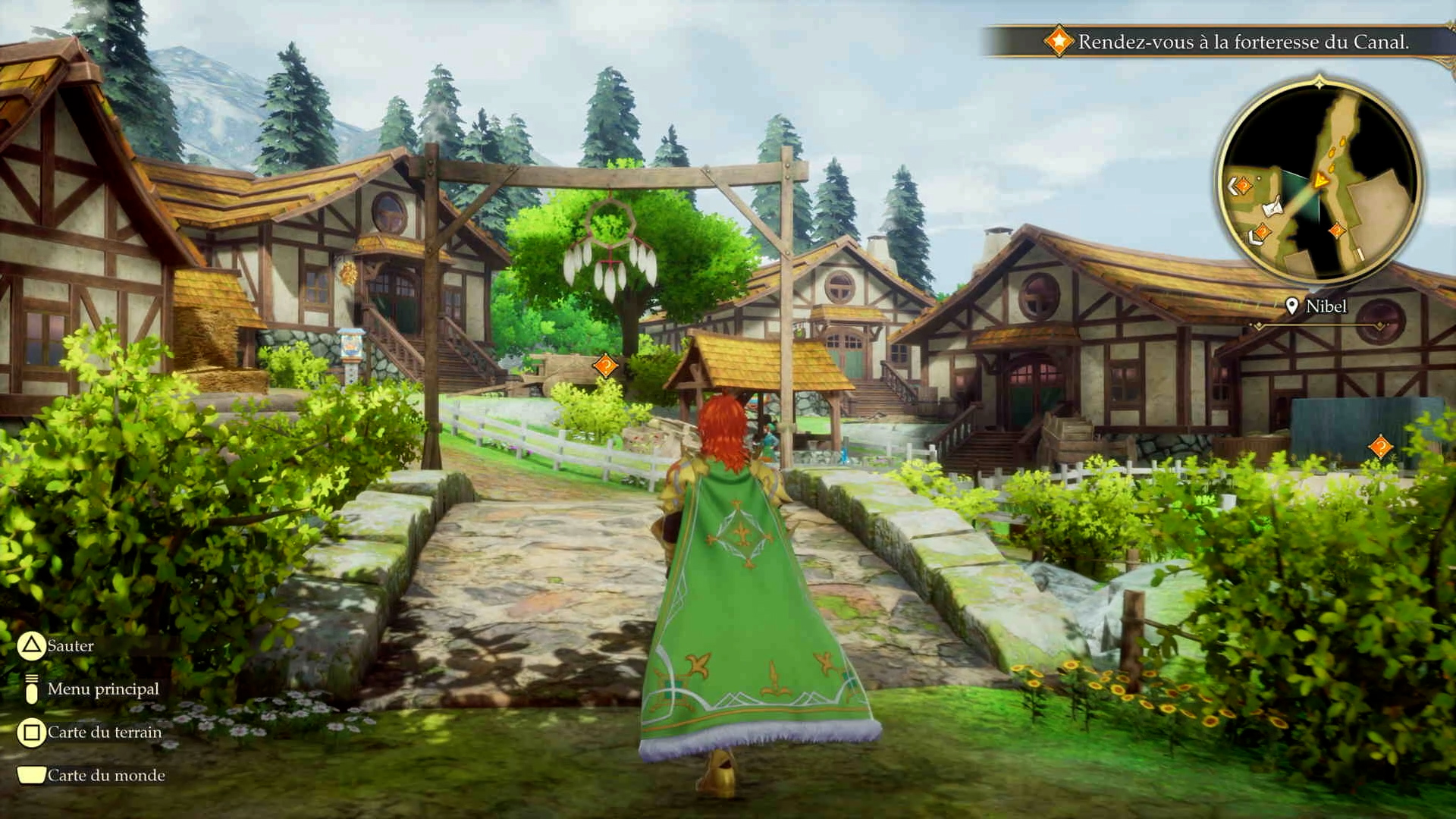Click the orange player arrow on the minimap

1321,180
